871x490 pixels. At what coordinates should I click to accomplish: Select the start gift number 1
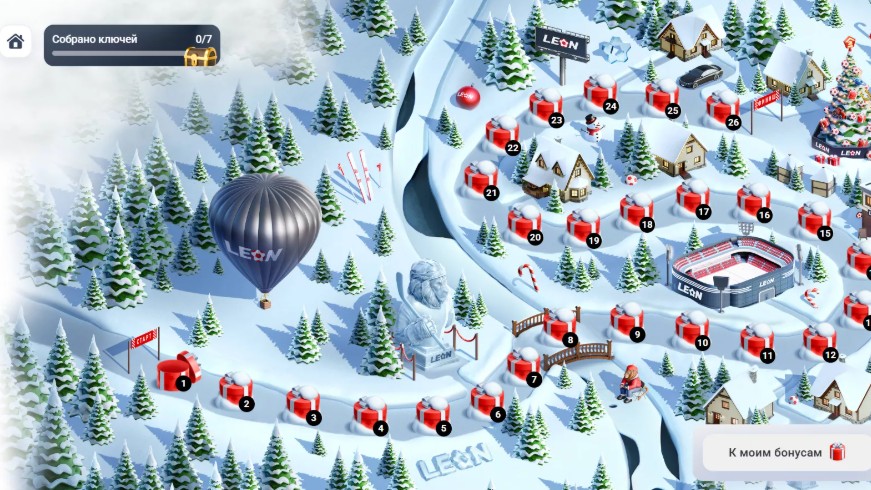(x=177, y=374)
